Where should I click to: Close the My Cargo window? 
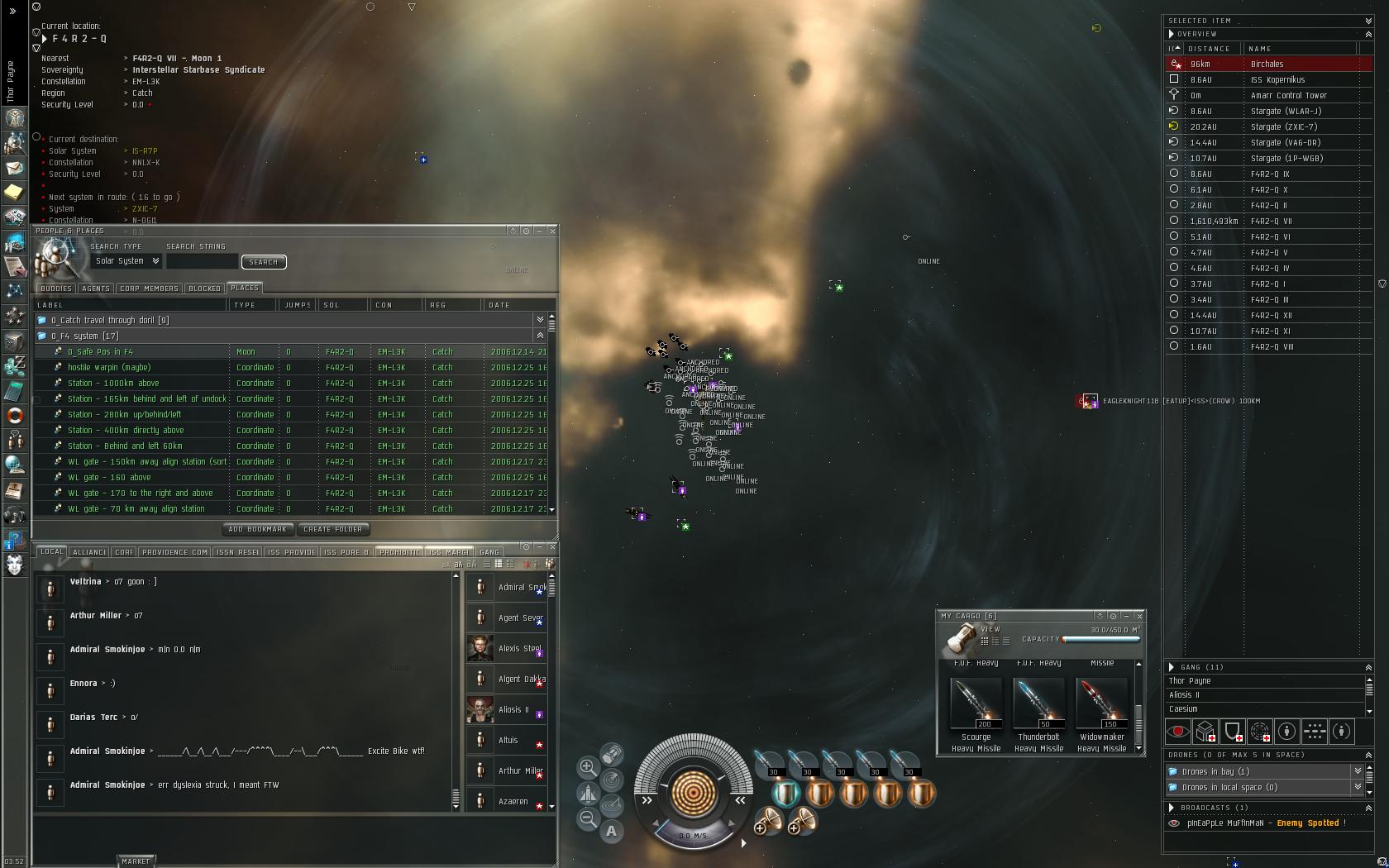click(x=1139, y=616)
